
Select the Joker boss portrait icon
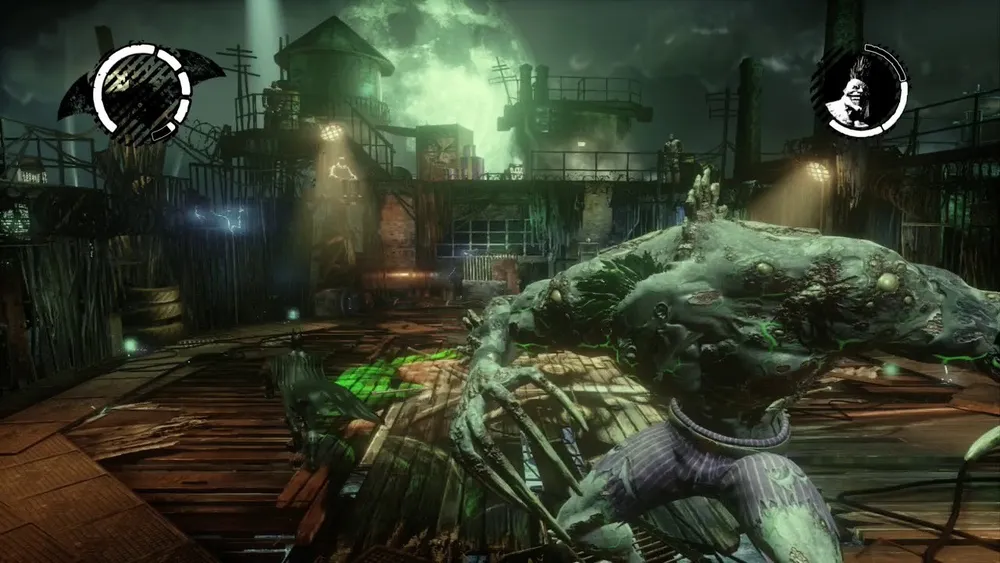pos(858,87)
